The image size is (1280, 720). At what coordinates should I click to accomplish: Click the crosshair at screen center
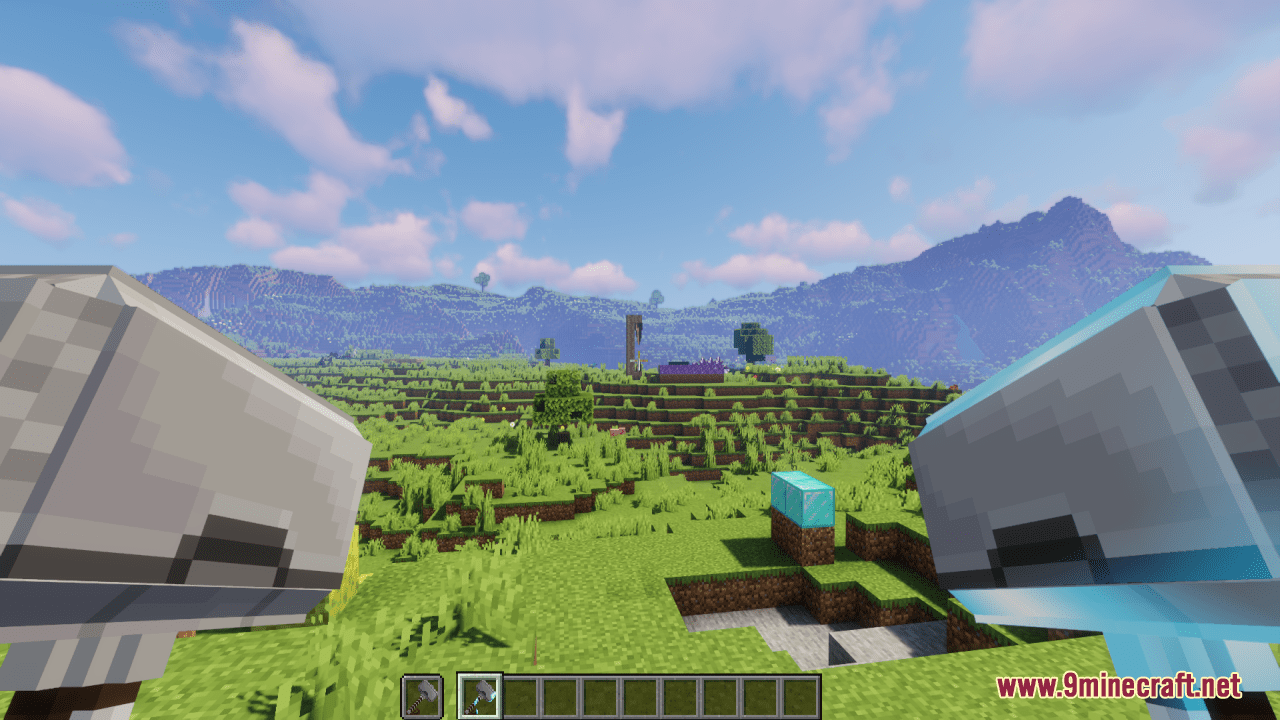[x=640, y=360]
